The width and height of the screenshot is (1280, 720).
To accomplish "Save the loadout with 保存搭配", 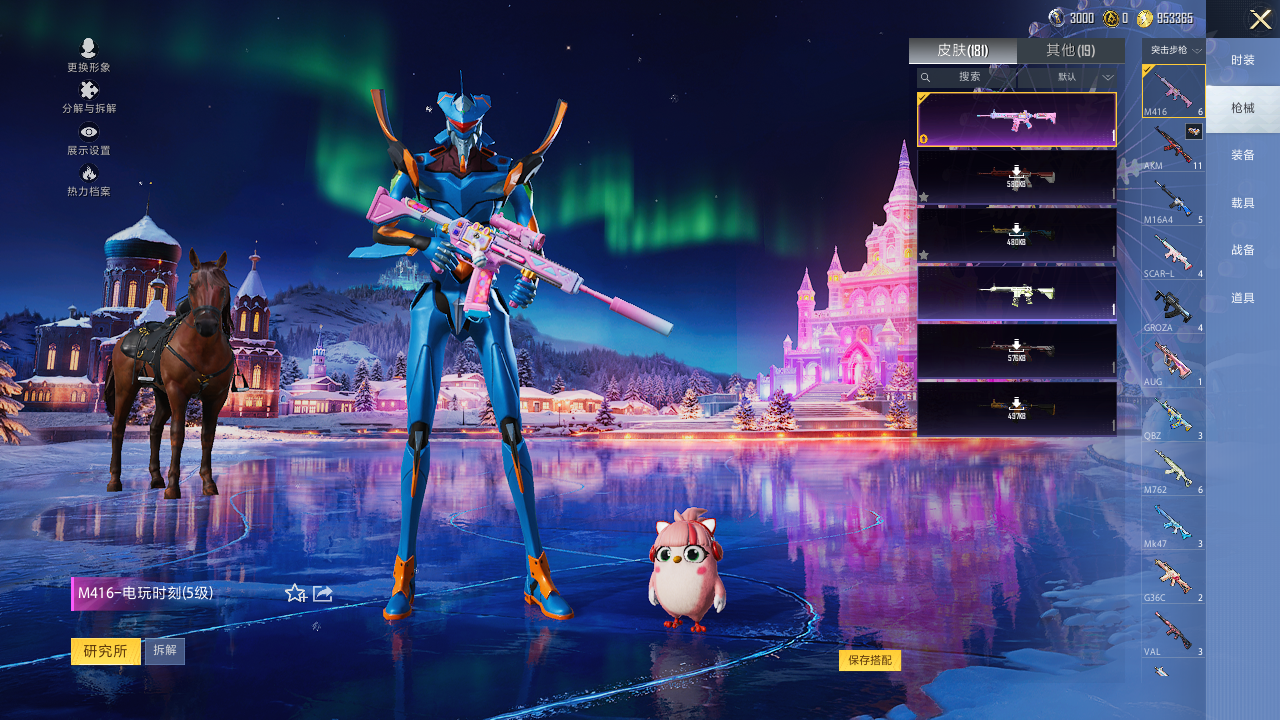I will click(x=870, y=660).
